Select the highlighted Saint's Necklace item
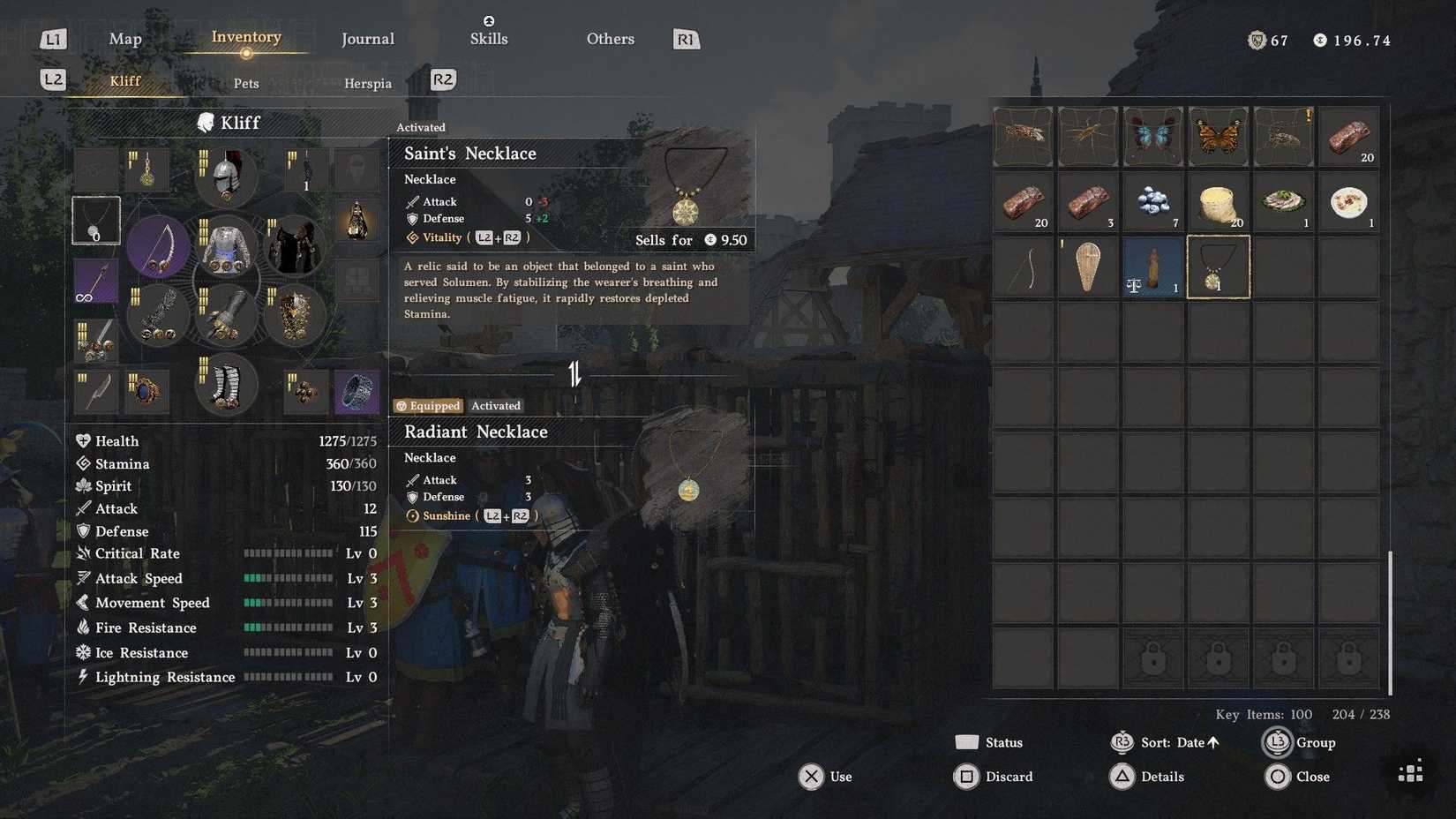The width and height of the screenshot is (1456, 819). click(x=1219, y=267)
